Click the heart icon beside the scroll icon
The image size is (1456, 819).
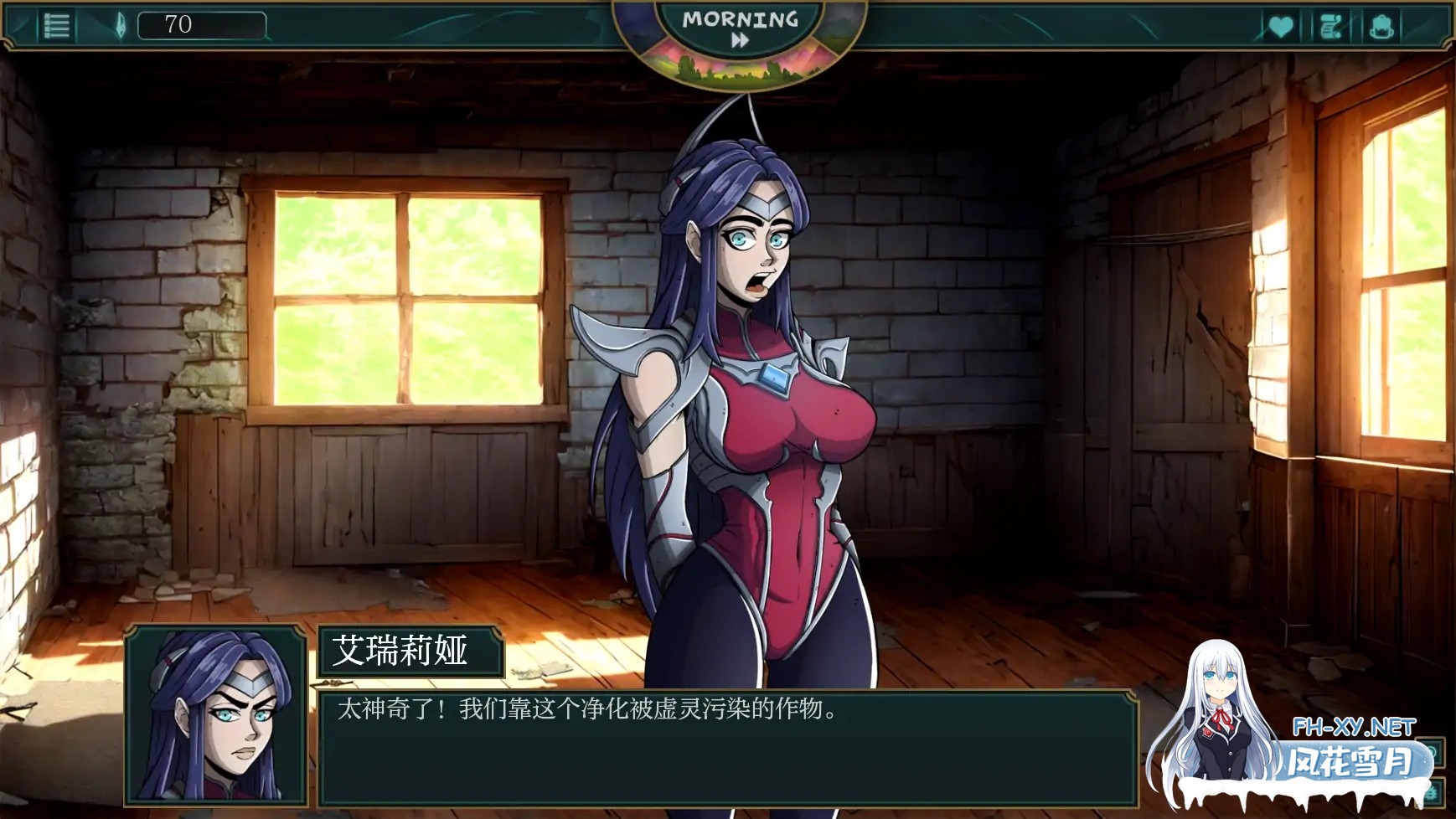point(1280,24)
